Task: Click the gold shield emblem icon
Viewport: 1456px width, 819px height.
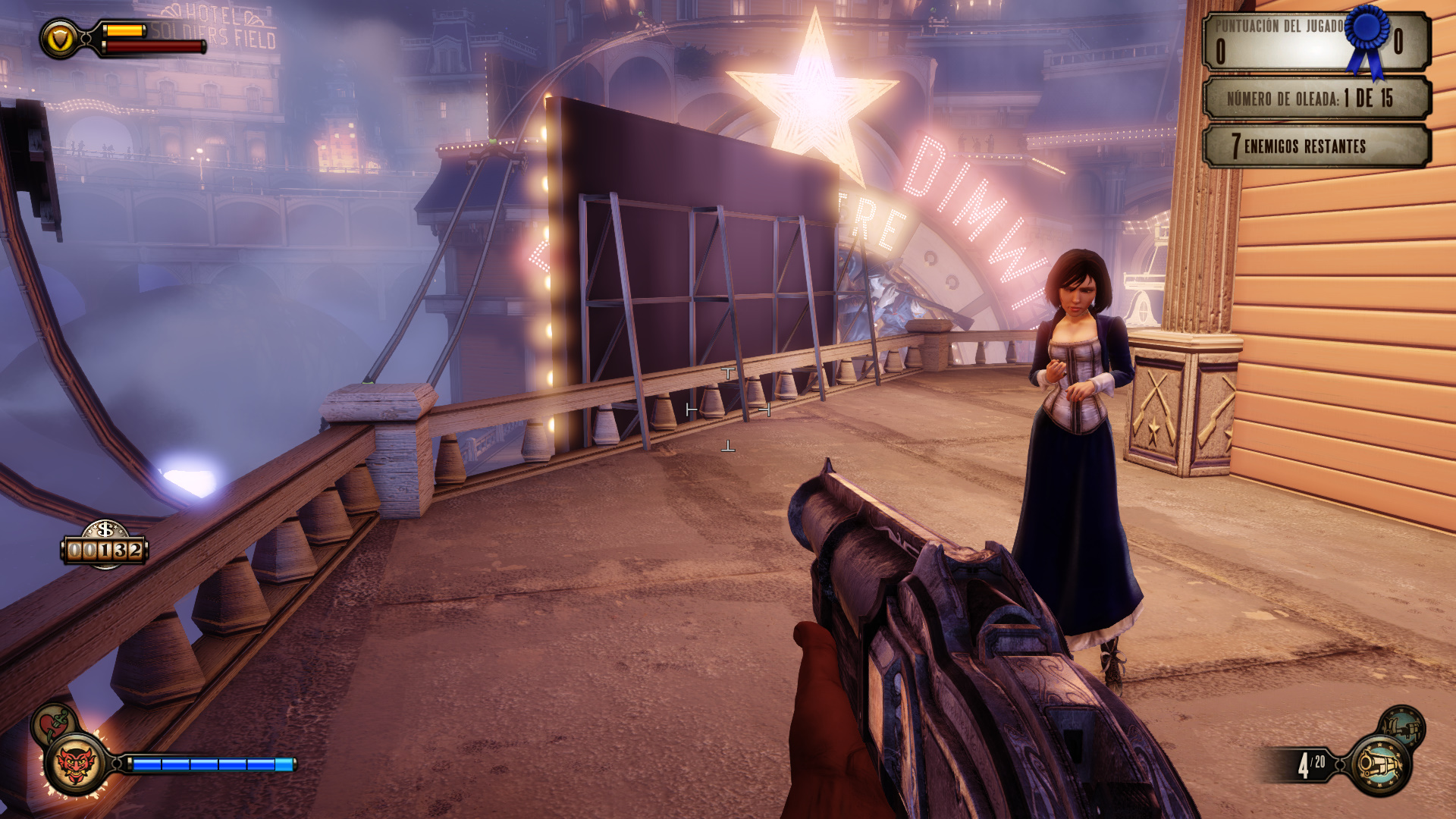Action: [x=60, y=38]
